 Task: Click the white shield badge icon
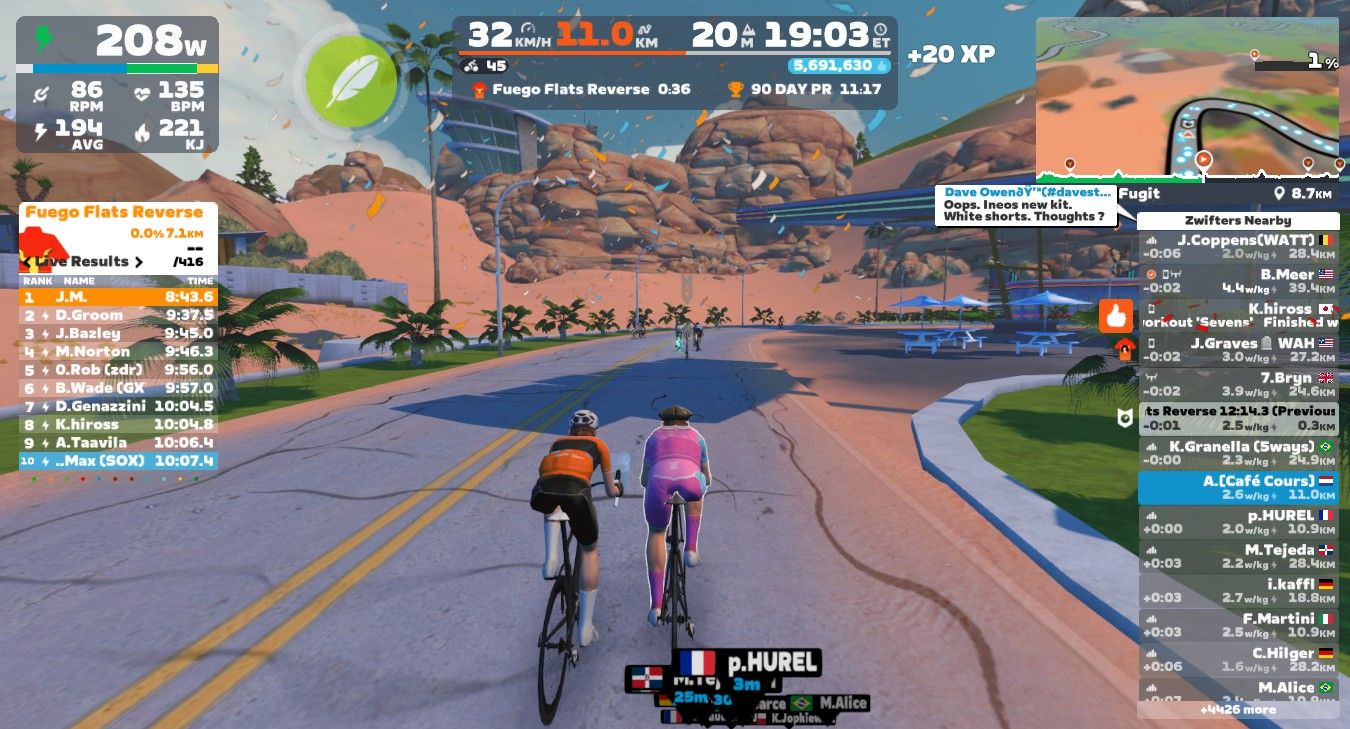[x=1123, y=418]
